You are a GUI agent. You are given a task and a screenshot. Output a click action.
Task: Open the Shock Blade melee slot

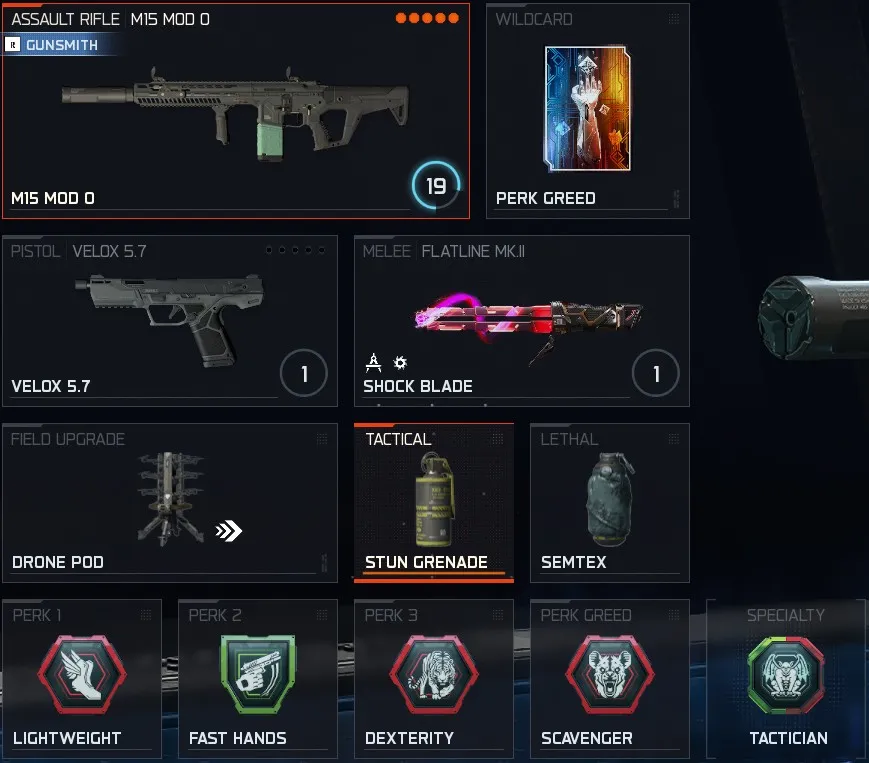click(521, 320)
